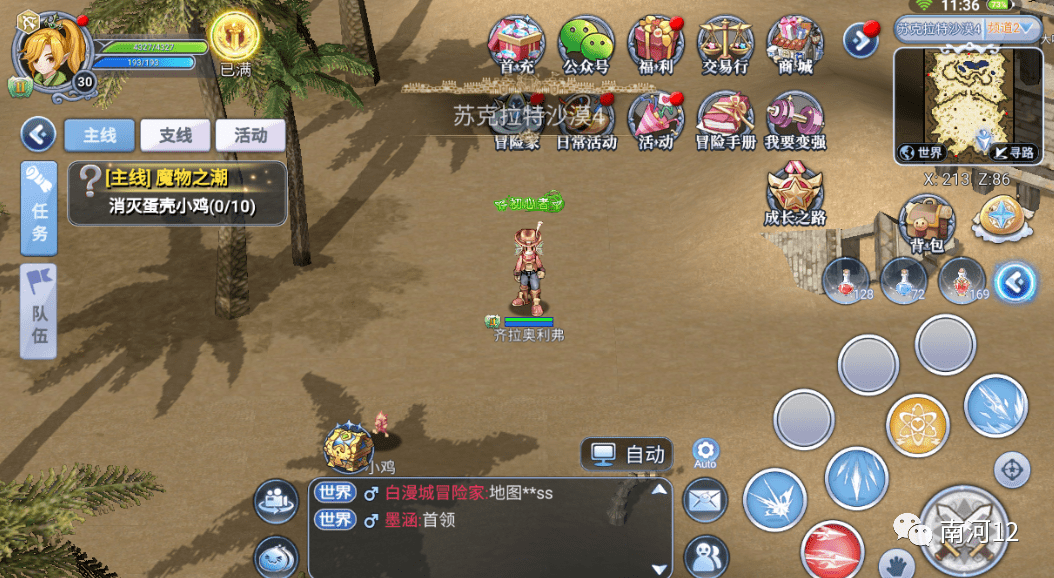Use the red potion with 128 count
The height and width of the screenshot is (578, 1054).
(846, 281)
